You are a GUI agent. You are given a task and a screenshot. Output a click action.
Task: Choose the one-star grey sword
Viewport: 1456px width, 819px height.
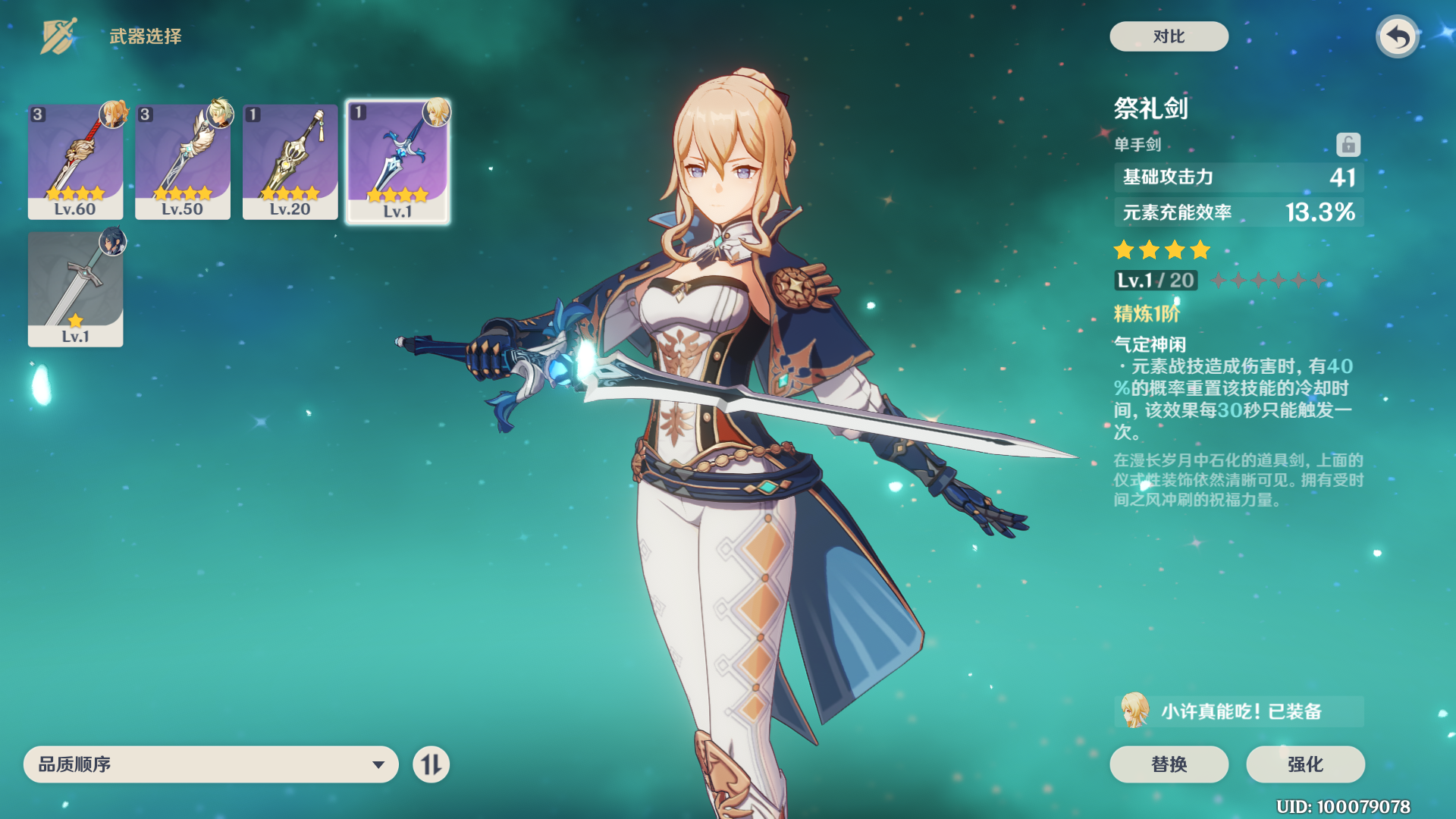pyautogui.click(x=75, y=289)
